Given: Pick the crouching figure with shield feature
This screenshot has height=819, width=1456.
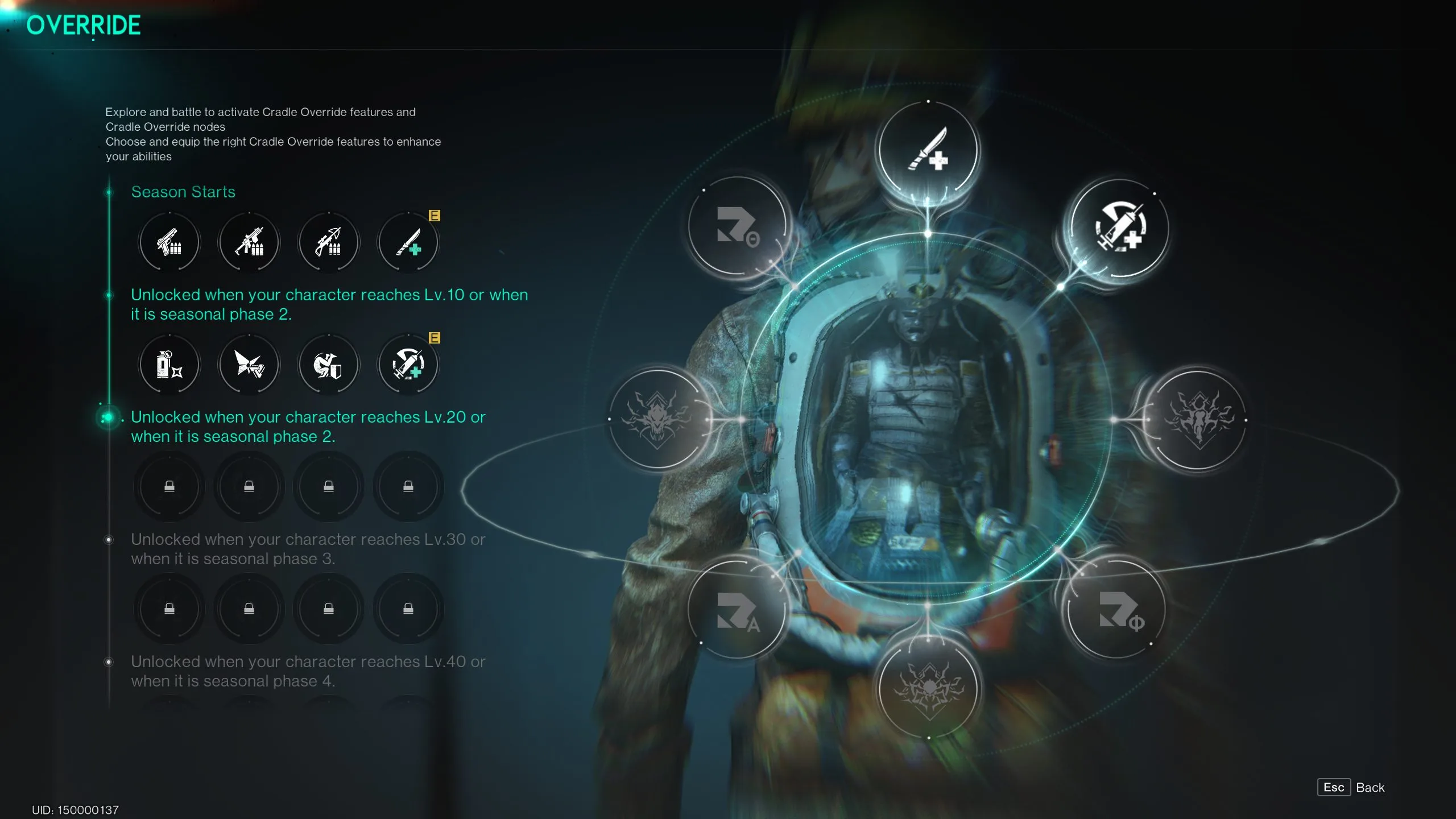Looking at the screenshot, I should 329,365.
